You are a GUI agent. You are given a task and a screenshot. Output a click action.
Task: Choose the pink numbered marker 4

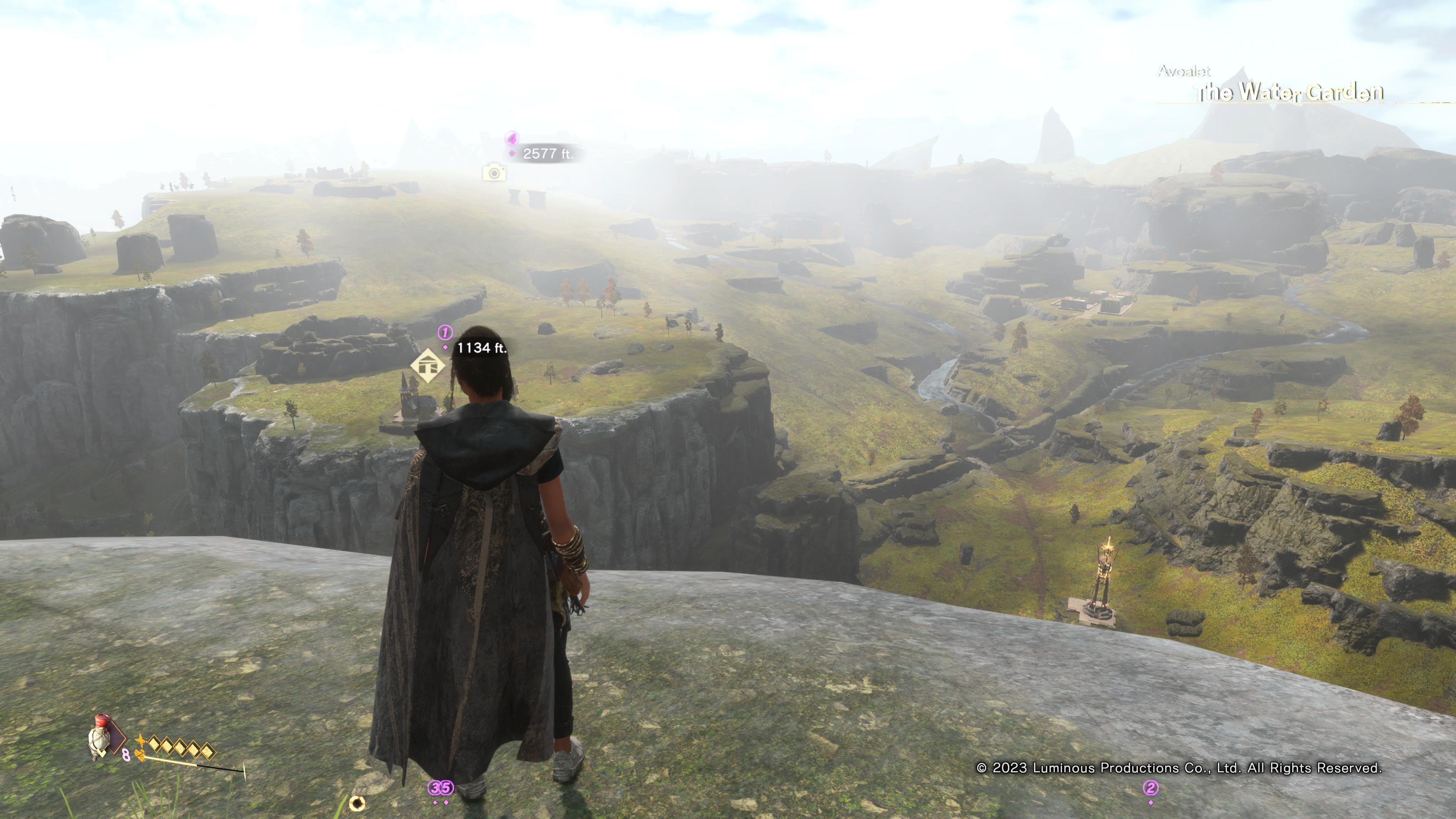511,138
